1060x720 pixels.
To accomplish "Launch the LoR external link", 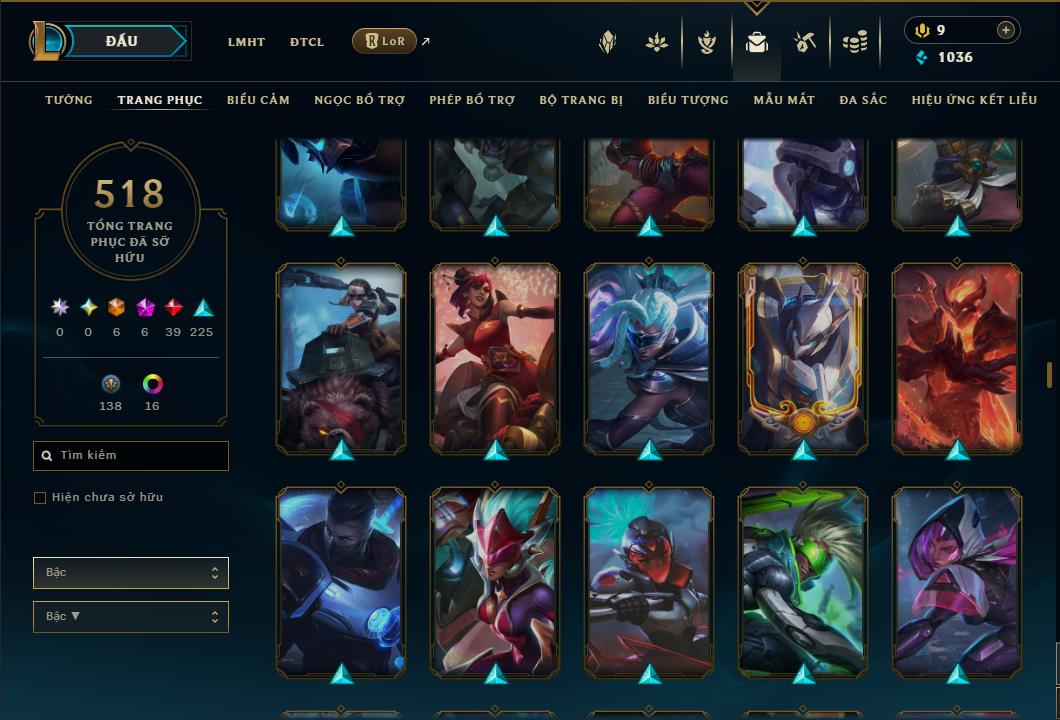I will click(385, 41).
